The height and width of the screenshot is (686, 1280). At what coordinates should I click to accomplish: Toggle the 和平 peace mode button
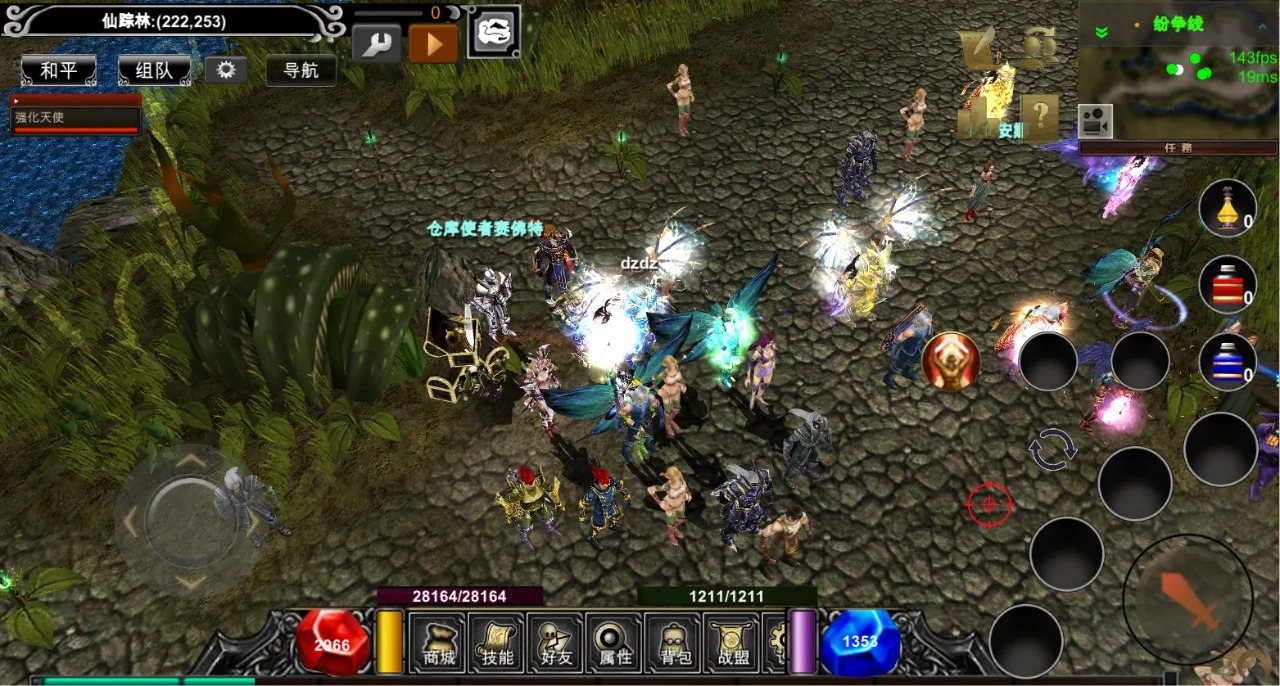click(58, 71)
